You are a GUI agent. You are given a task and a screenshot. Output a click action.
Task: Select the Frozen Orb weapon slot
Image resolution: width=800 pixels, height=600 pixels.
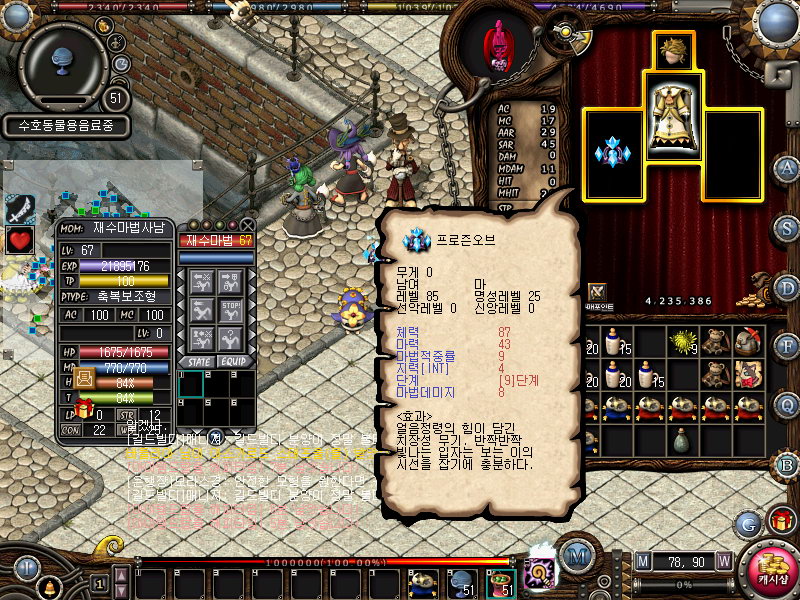612,153
